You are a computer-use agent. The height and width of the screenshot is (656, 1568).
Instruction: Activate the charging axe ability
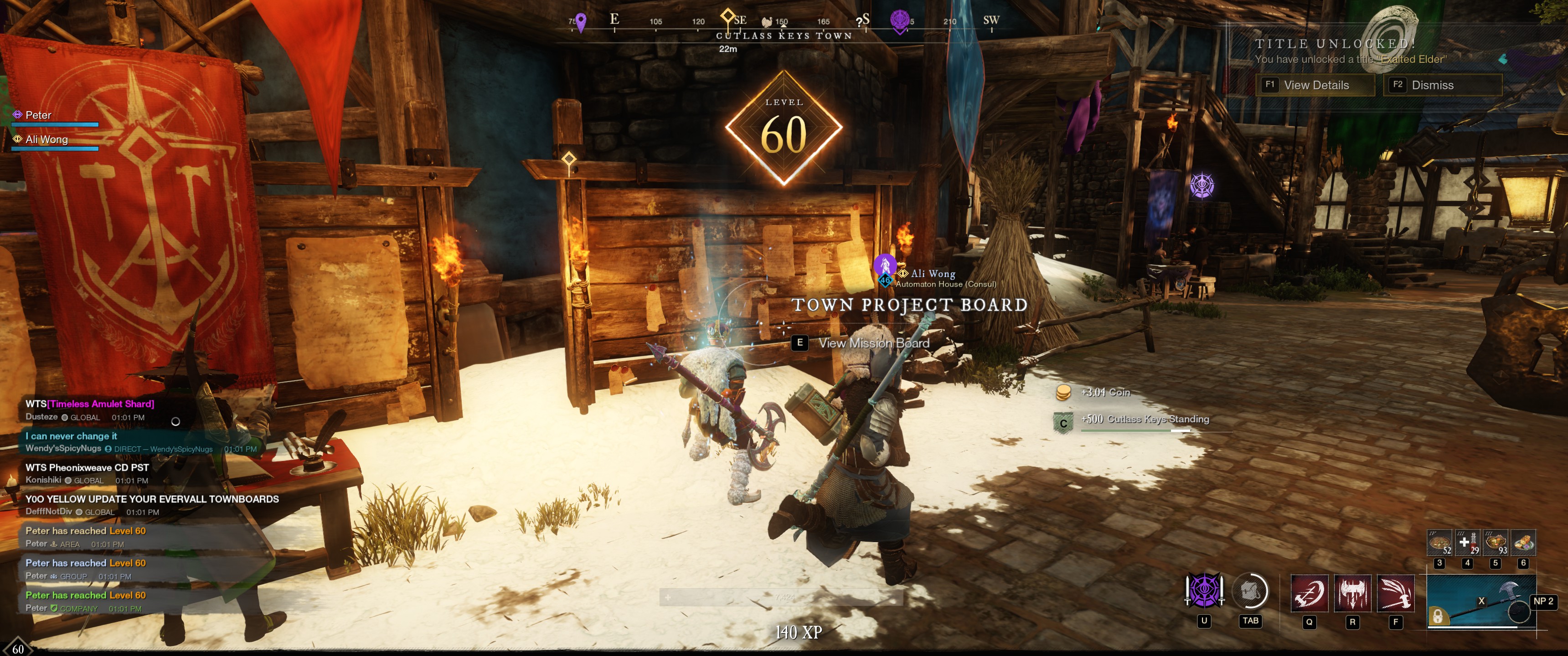pyautogui.click(x=1309, y=593)
